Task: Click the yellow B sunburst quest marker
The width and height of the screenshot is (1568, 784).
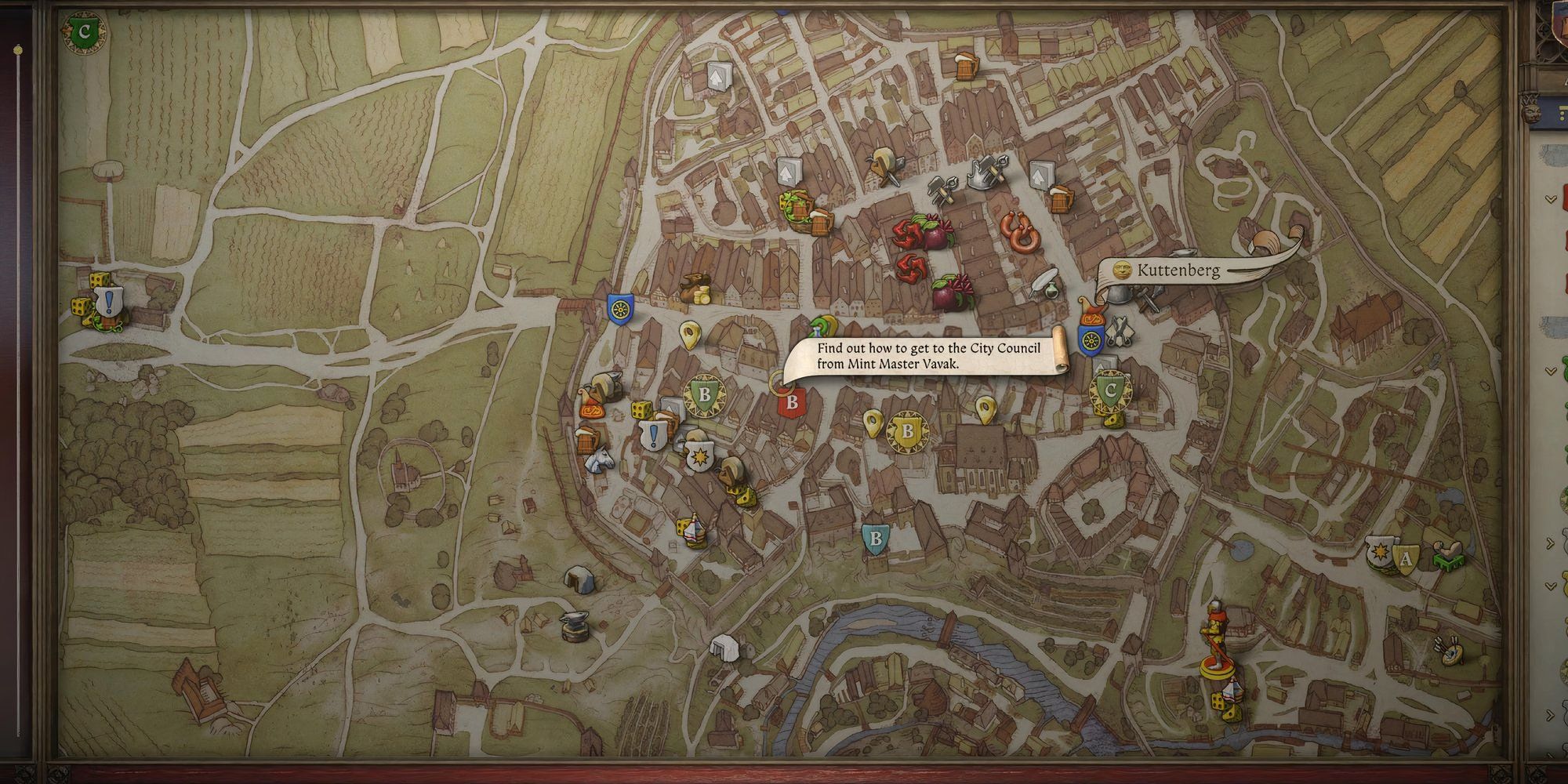Action: pos(908,431)
